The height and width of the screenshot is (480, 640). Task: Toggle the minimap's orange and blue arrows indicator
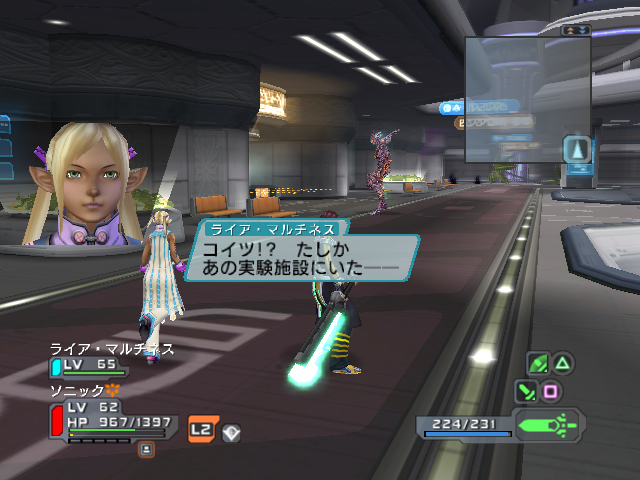coord(576,30)
